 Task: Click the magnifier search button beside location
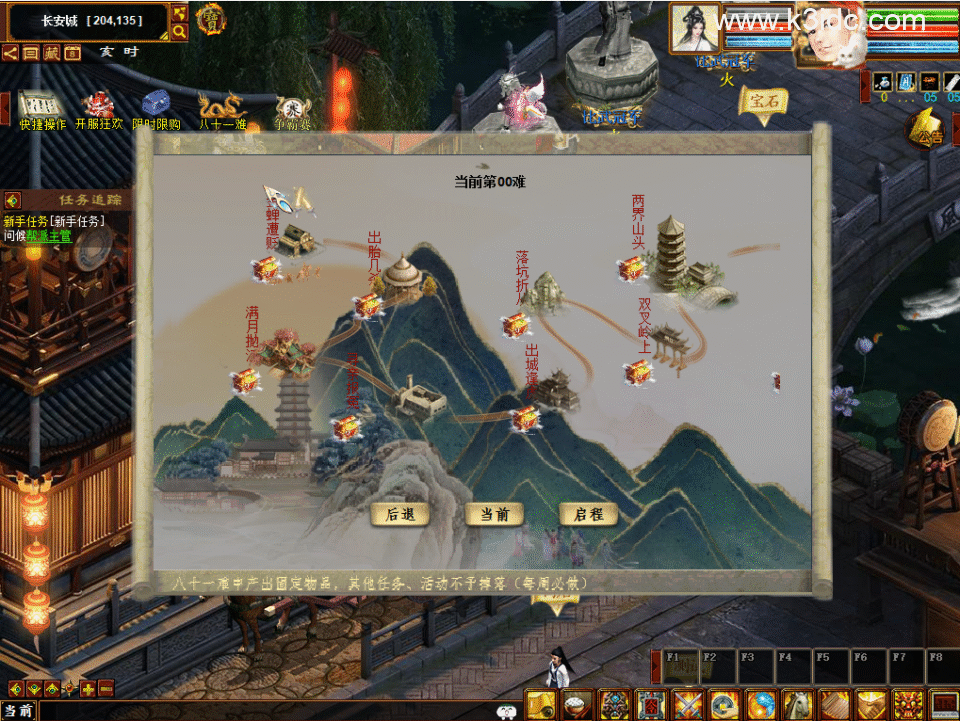[x=179, y=32]
